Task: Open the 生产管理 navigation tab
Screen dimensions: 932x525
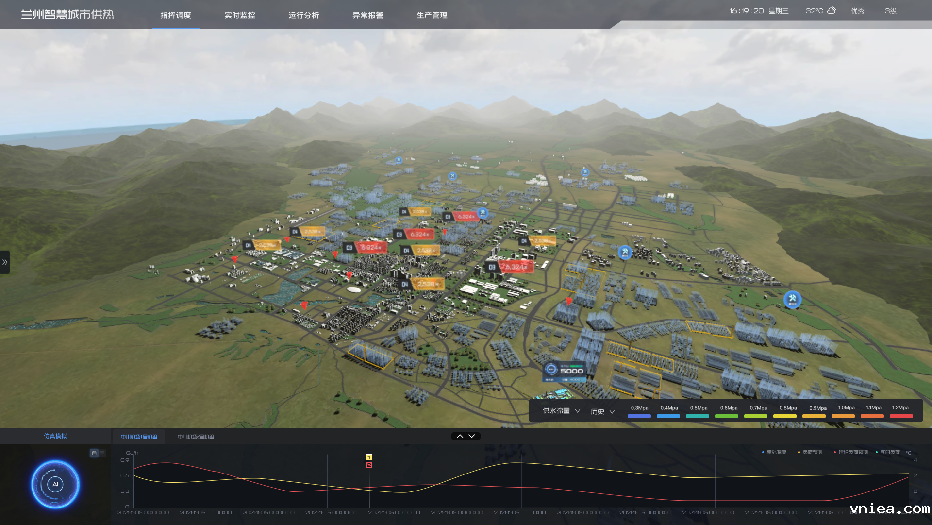Action: 432,15
